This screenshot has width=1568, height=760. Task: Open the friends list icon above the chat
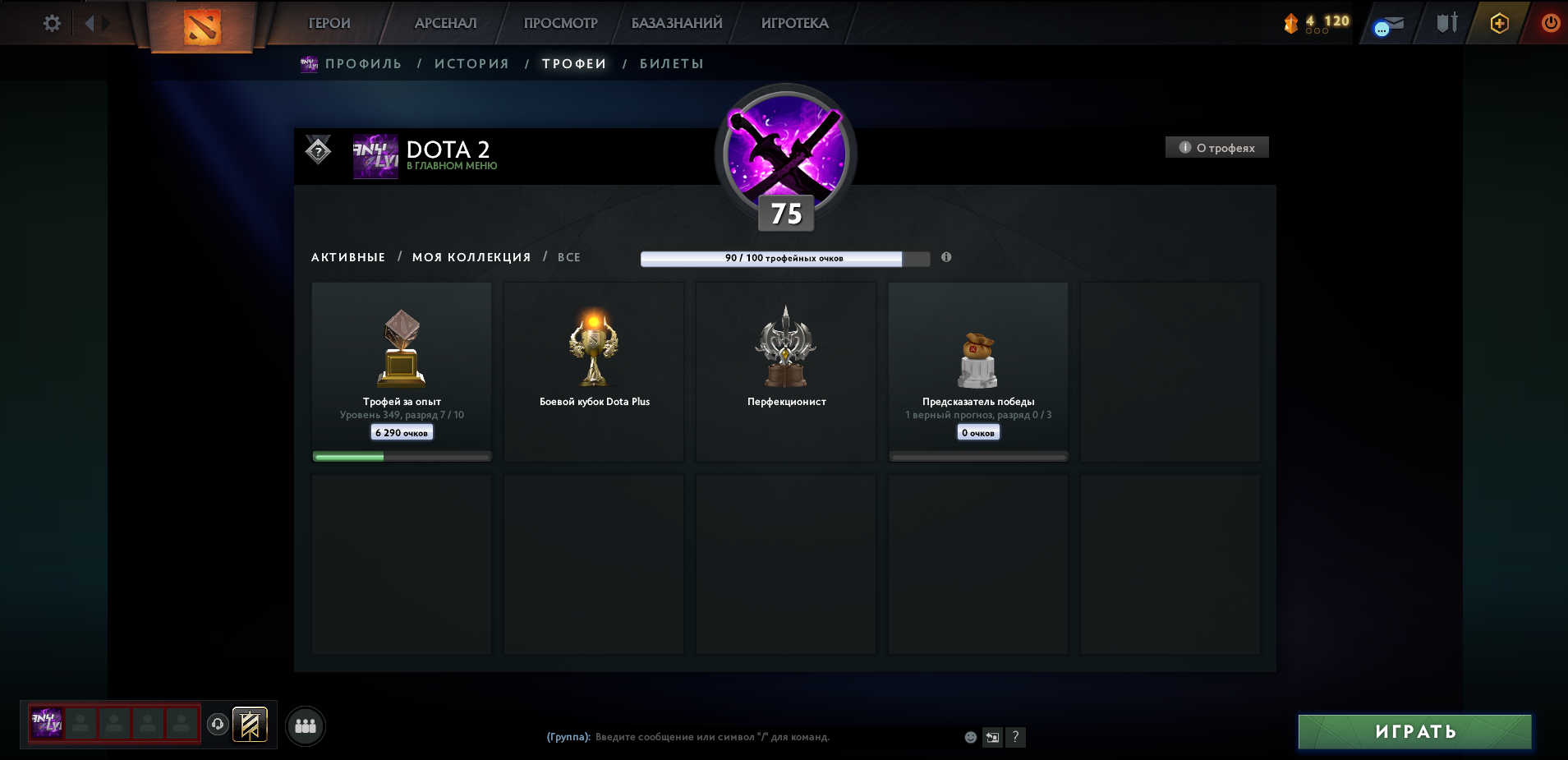pos(306,725)
